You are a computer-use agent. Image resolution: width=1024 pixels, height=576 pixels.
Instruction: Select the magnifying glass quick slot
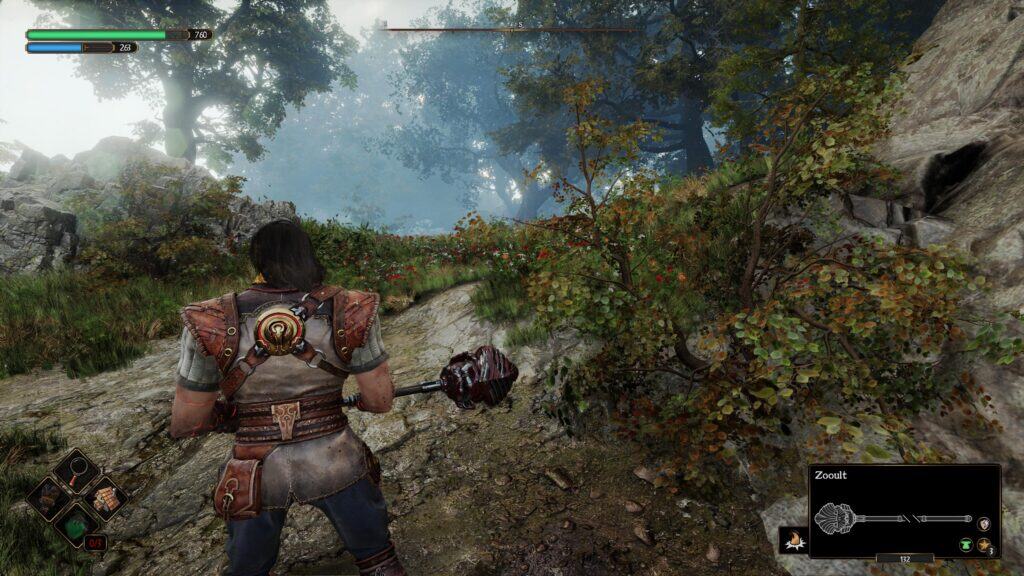click(x=76, y=468)
